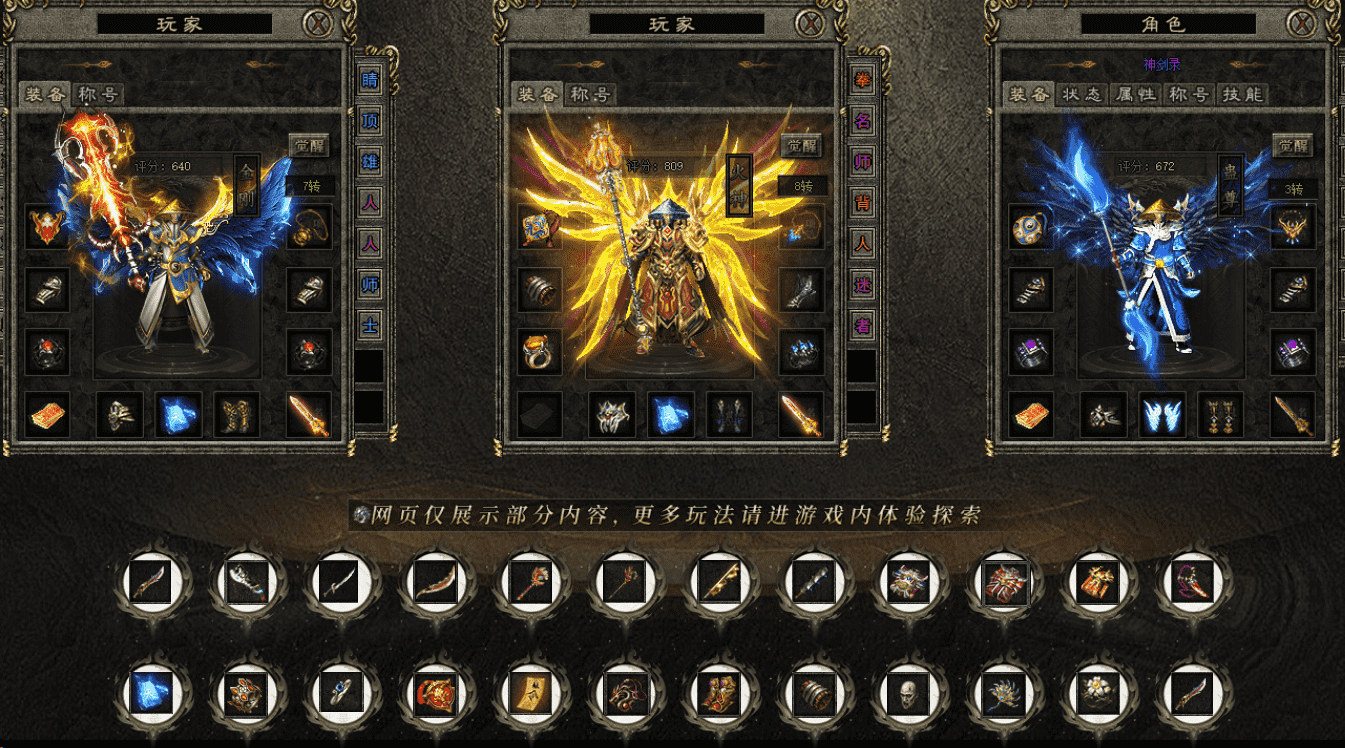The height and width of the screenshot is (748, 1345).
Task: Select the sapphire ring icon in bottom grid
Action: pos(342,692)
